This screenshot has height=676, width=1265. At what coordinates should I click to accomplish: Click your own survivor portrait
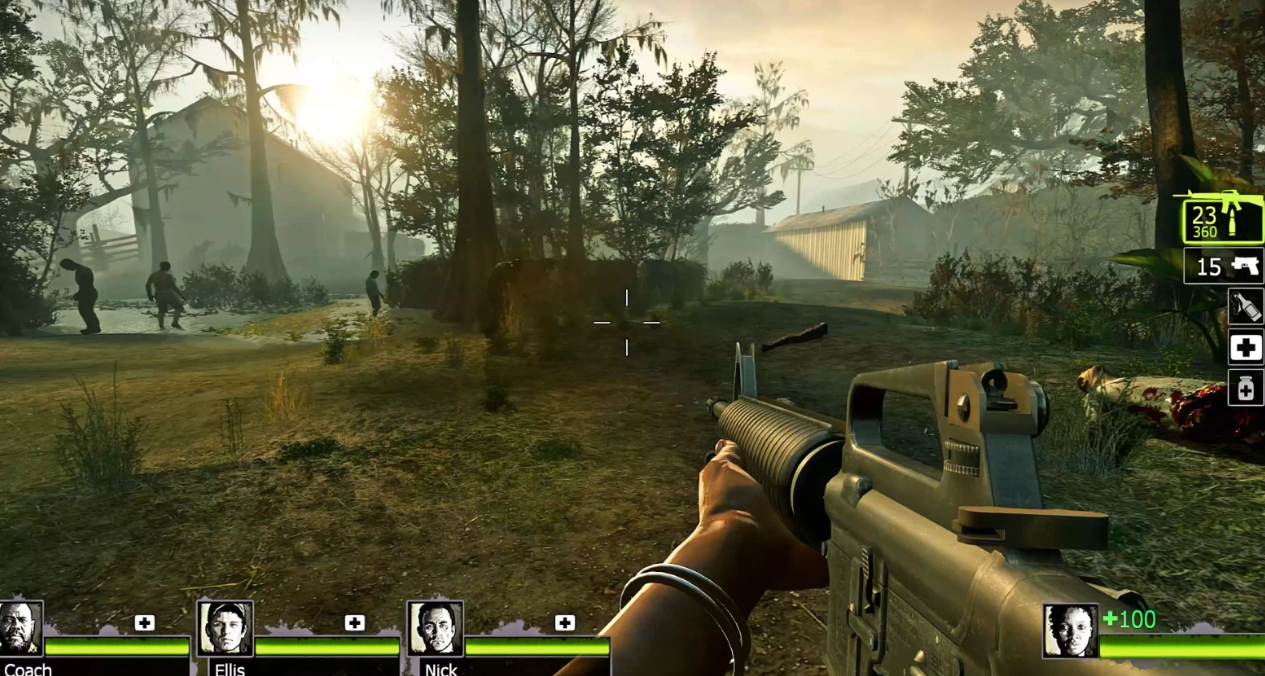(1070, 631)
